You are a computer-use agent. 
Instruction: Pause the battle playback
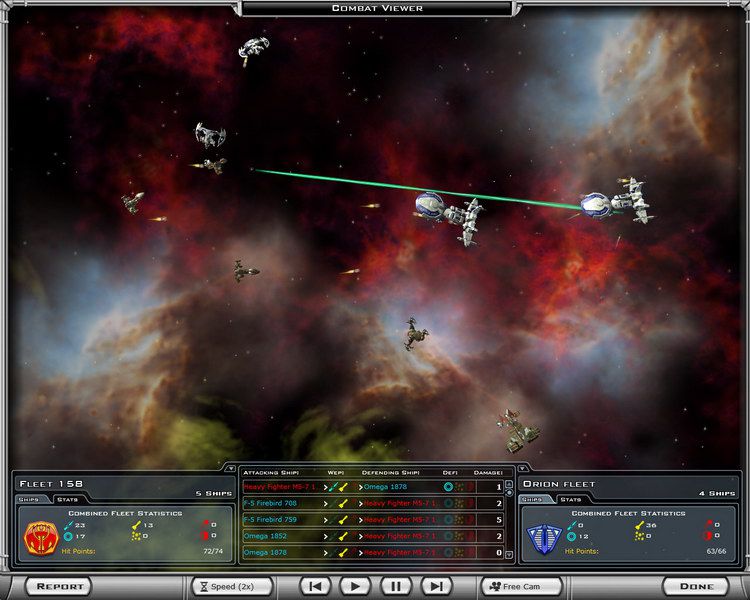(395, 586)
